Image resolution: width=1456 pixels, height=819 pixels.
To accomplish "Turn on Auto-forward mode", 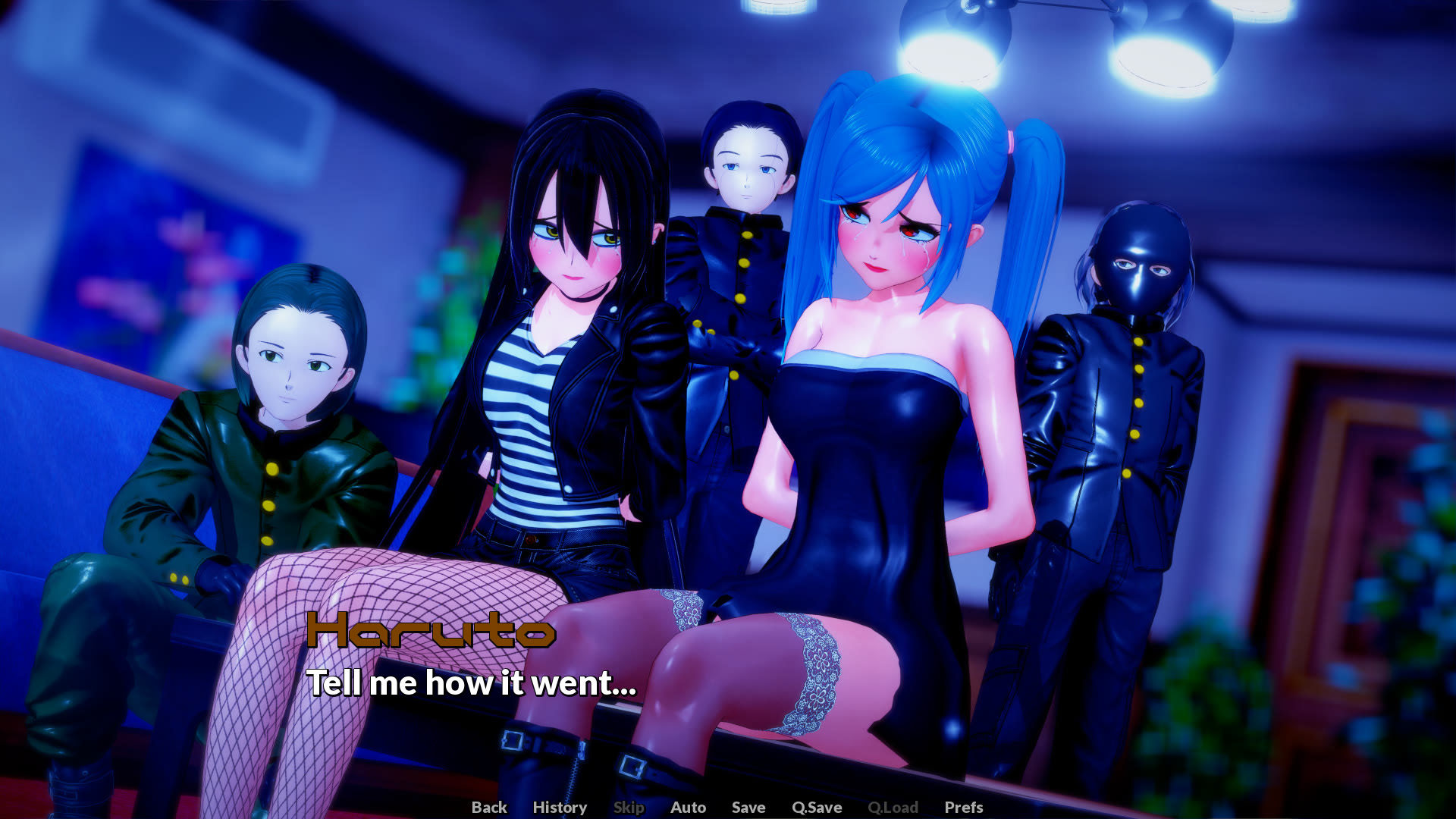I will point(687,808).
